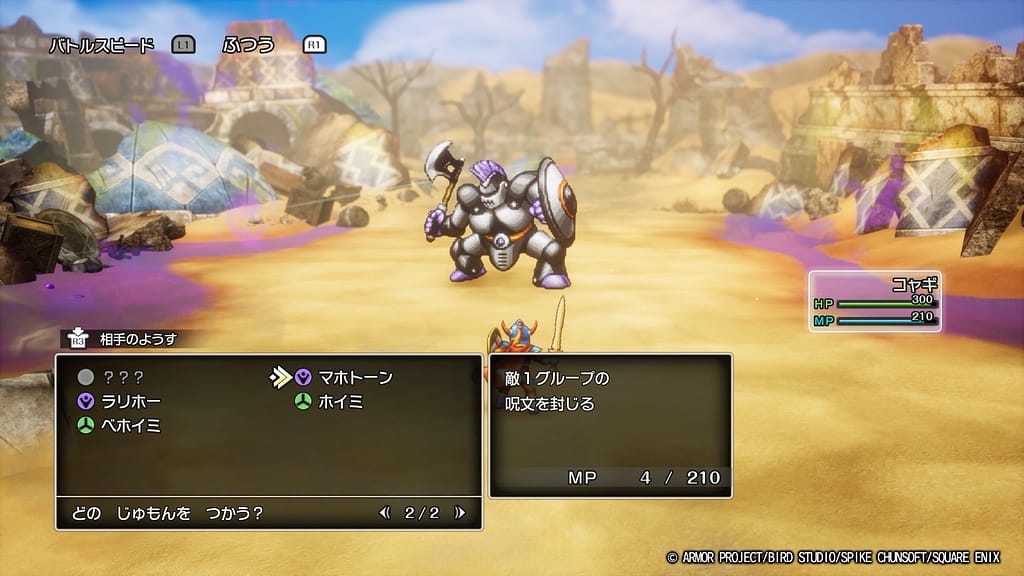1024x576 pixels.
Task: Go to the previous spell page arrow
Action: [385, 513]
